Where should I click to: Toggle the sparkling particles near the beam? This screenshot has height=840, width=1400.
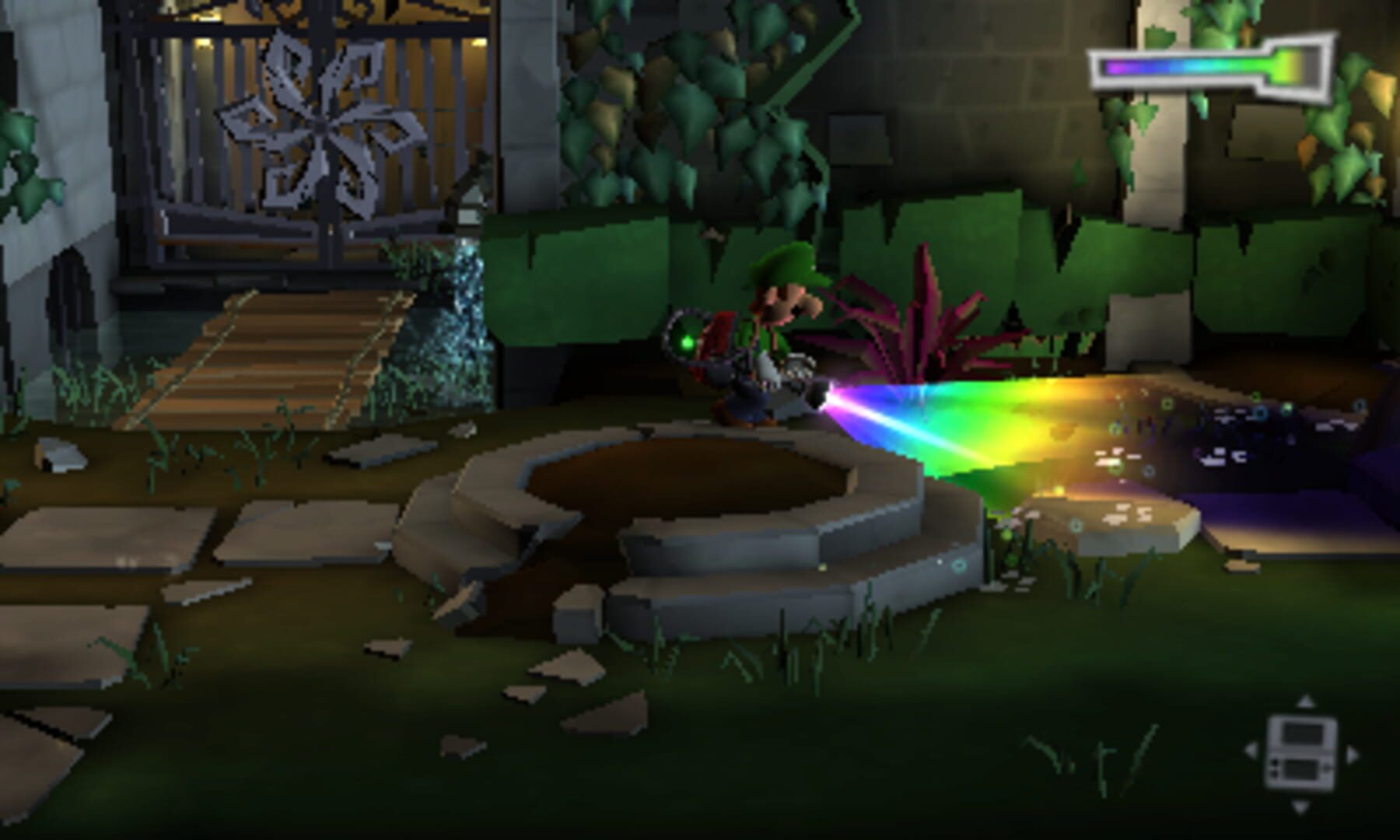click(1112, 459)
